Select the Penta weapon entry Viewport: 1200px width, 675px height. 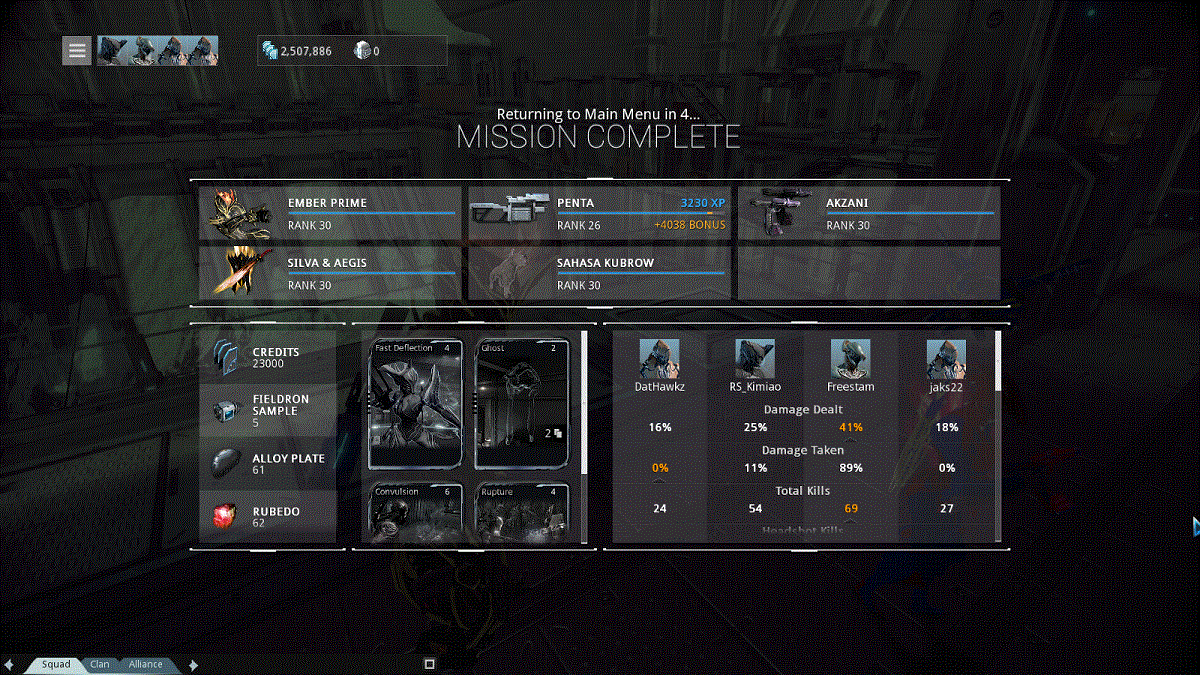pyautogui.click(x=599, y=213)
